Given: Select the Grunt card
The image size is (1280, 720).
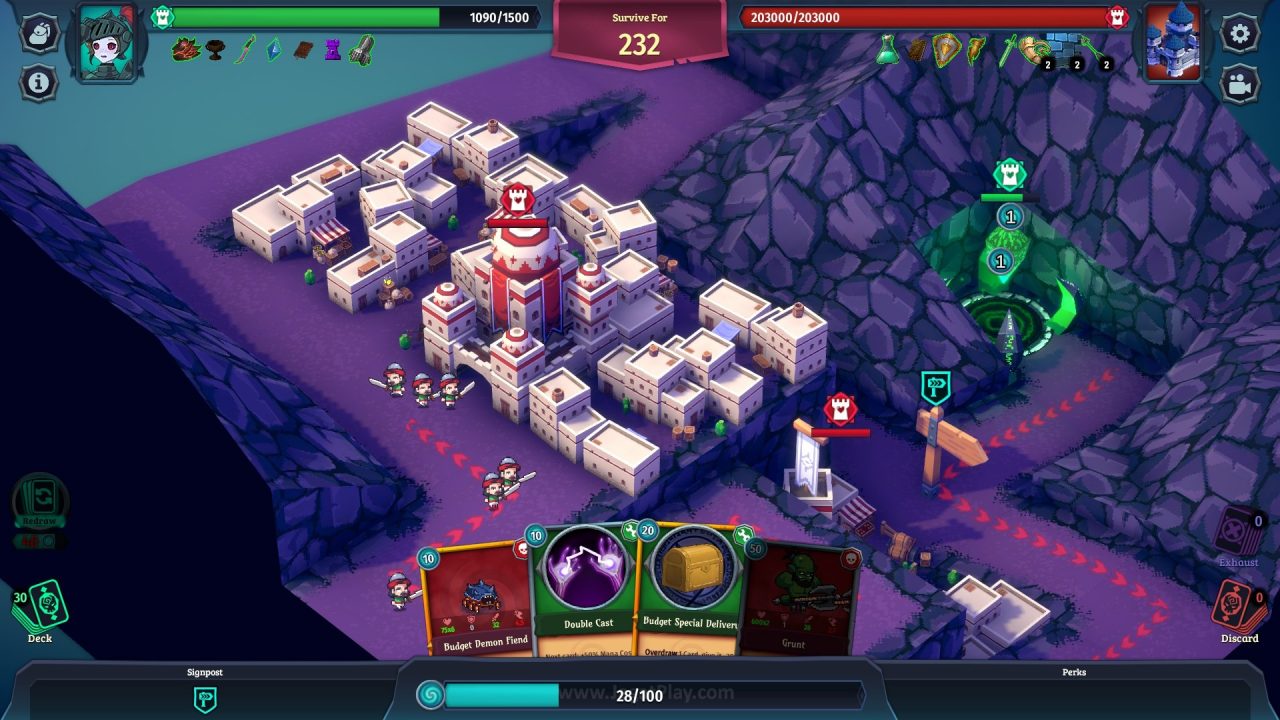Looking at the screenshot, I should (x=800, y=600).
